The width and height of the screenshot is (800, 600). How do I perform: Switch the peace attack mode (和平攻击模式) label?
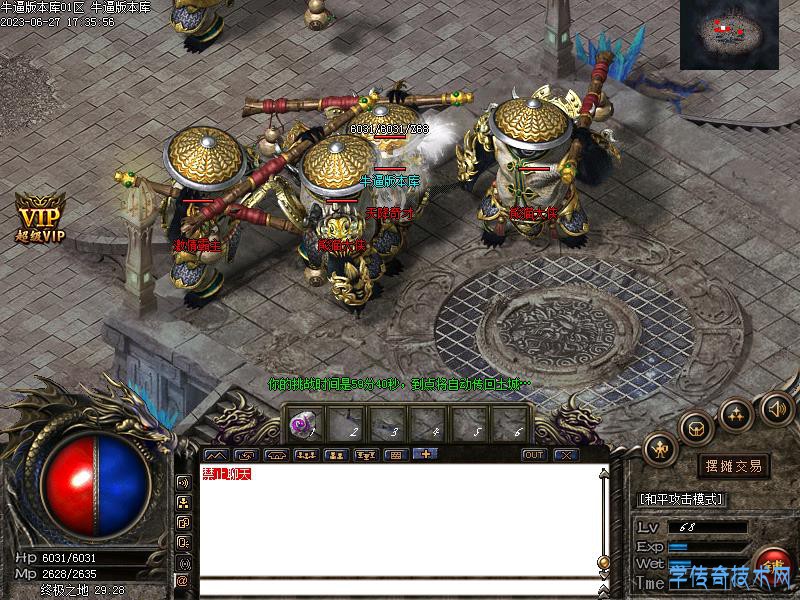pos(681,499)
